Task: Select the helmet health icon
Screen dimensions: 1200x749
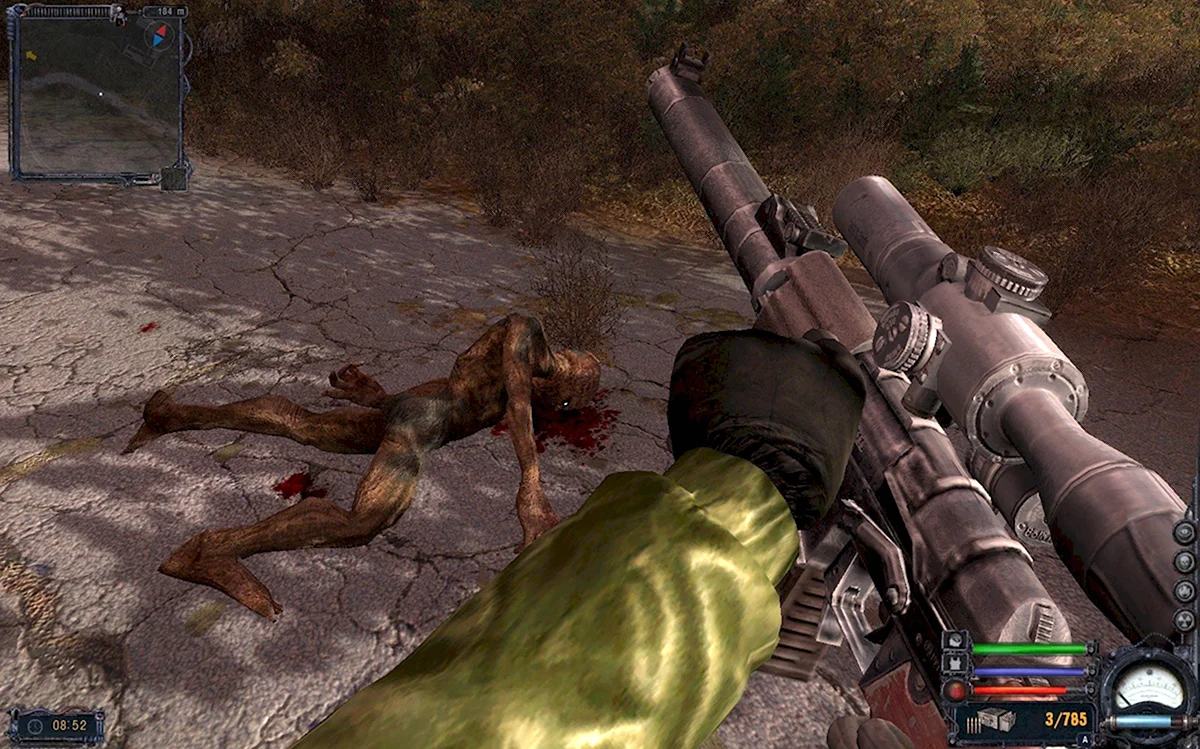Action: (956, 642)
